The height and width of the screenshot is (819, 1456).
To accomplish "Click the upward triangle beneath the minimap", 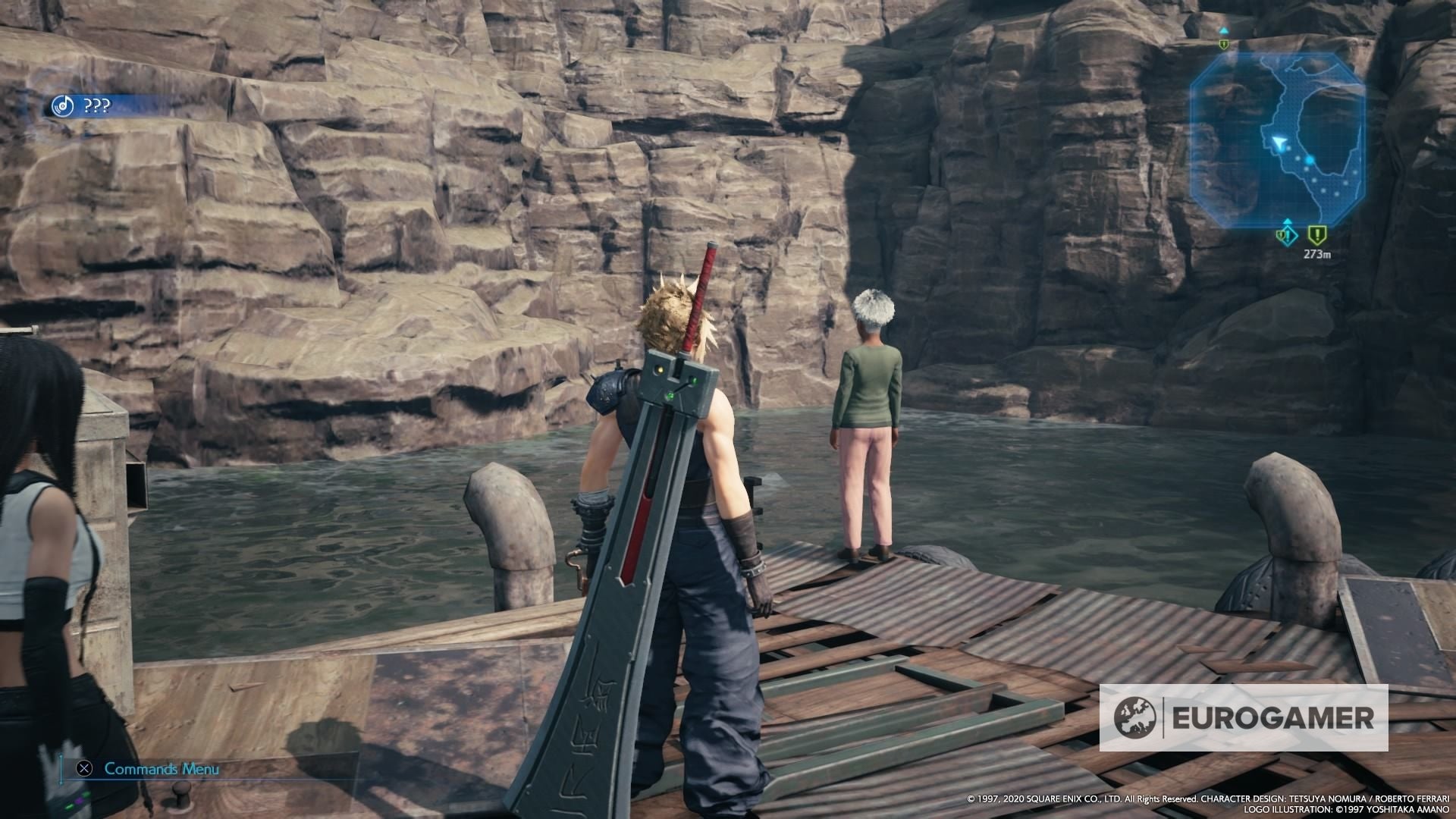I will (x=1288, y=220).
